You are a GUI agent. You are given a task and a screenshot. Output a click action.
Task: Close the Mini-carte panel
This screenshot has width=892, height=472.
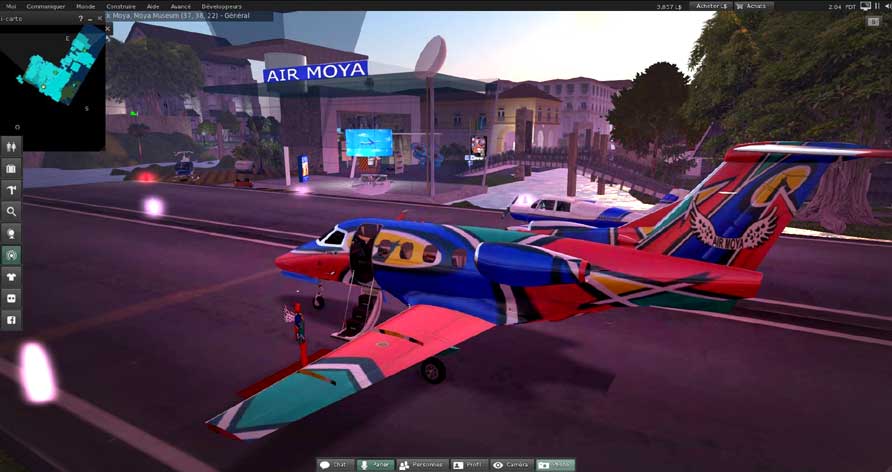(100, 18)
